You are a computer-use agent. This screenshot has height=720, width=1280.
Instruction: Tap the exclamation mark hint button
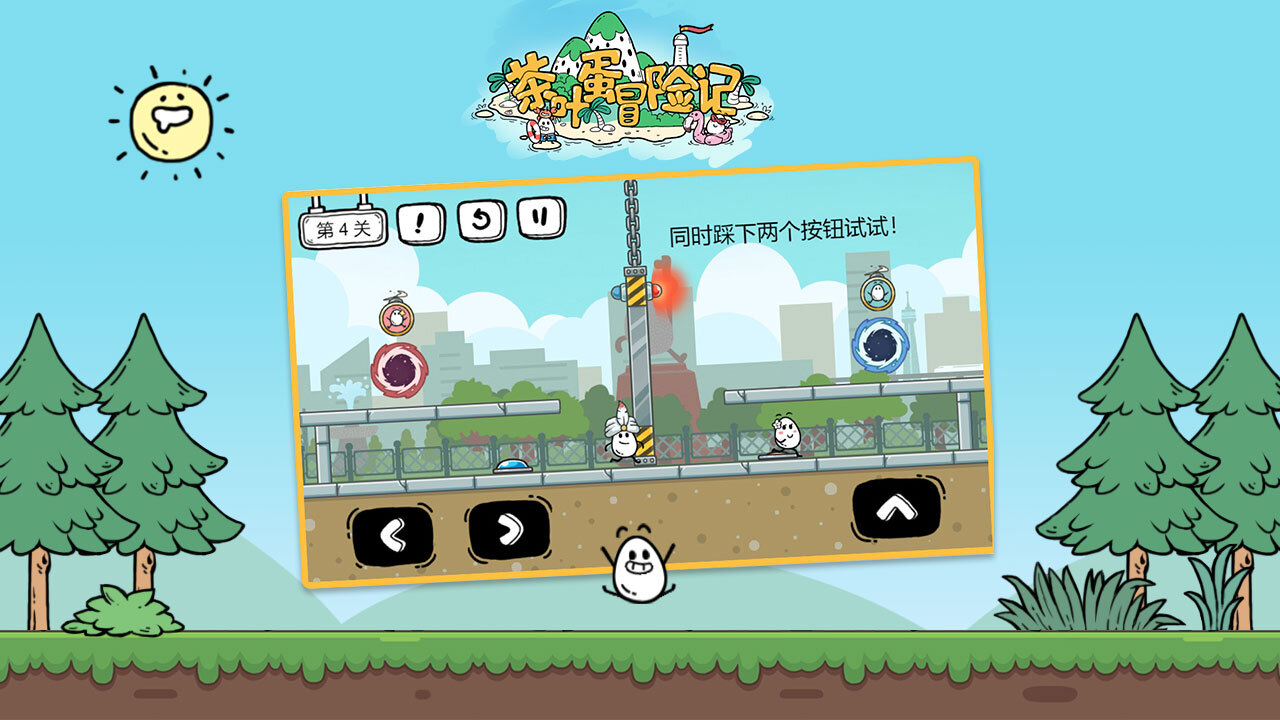[x=421, y=224]
